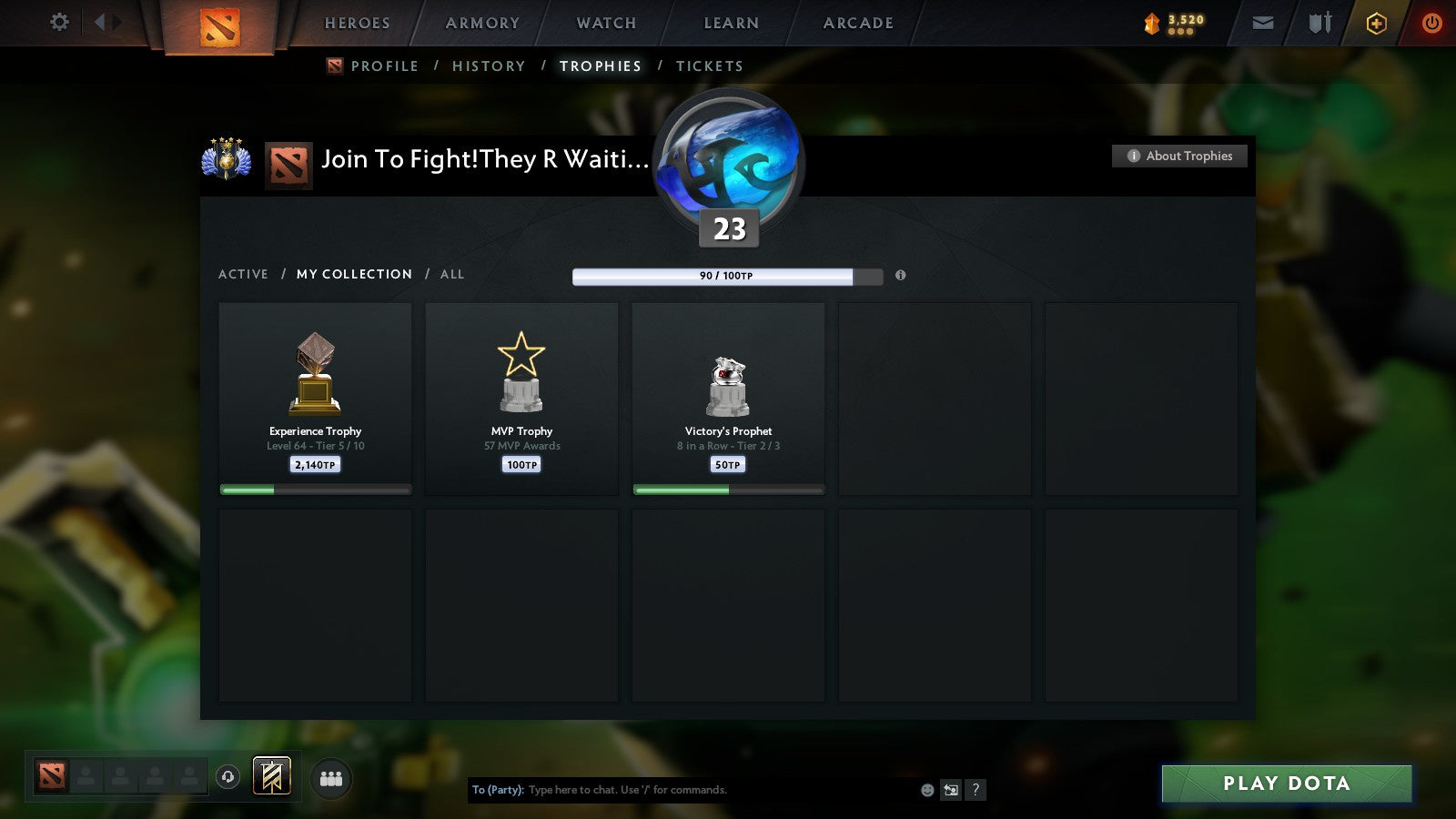
Task: Open the emoticon picker in chat
Action: 926,790
